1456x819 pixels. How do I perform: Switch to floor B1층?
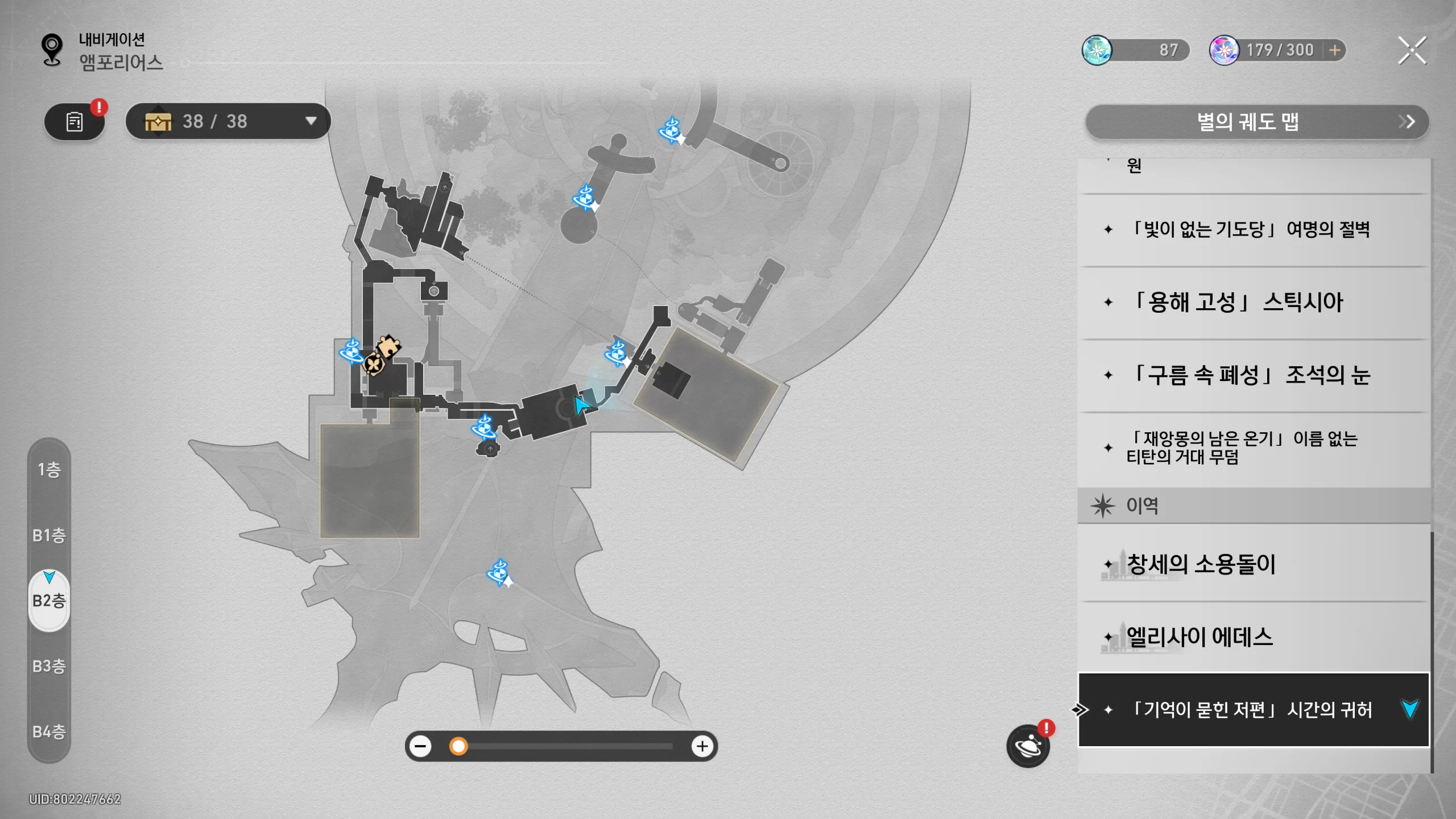[x=49, y=535]
